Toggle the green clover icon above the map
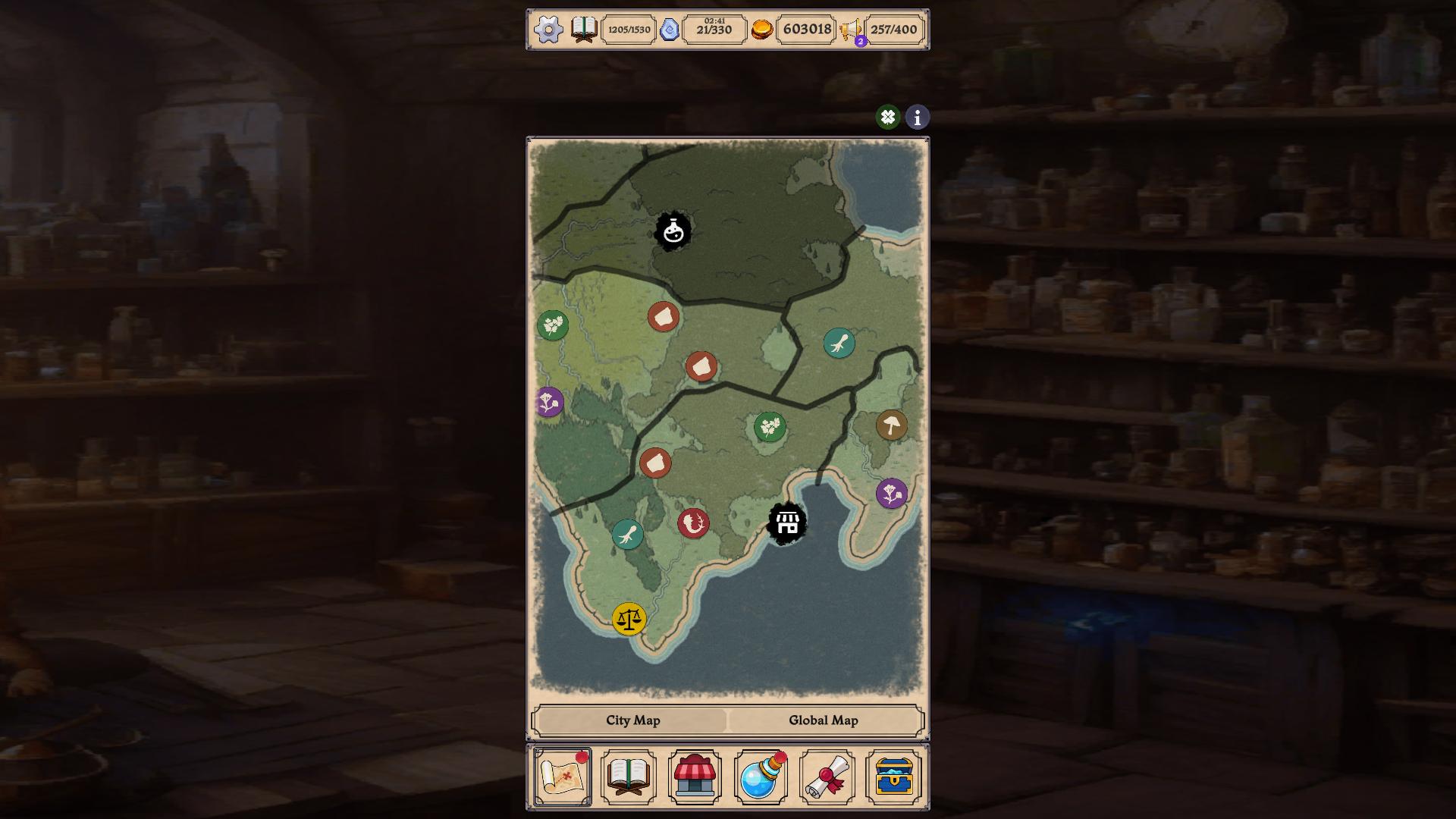This screenshot has width=1456, height=819. pyautogui.click(x=887, y=118)
